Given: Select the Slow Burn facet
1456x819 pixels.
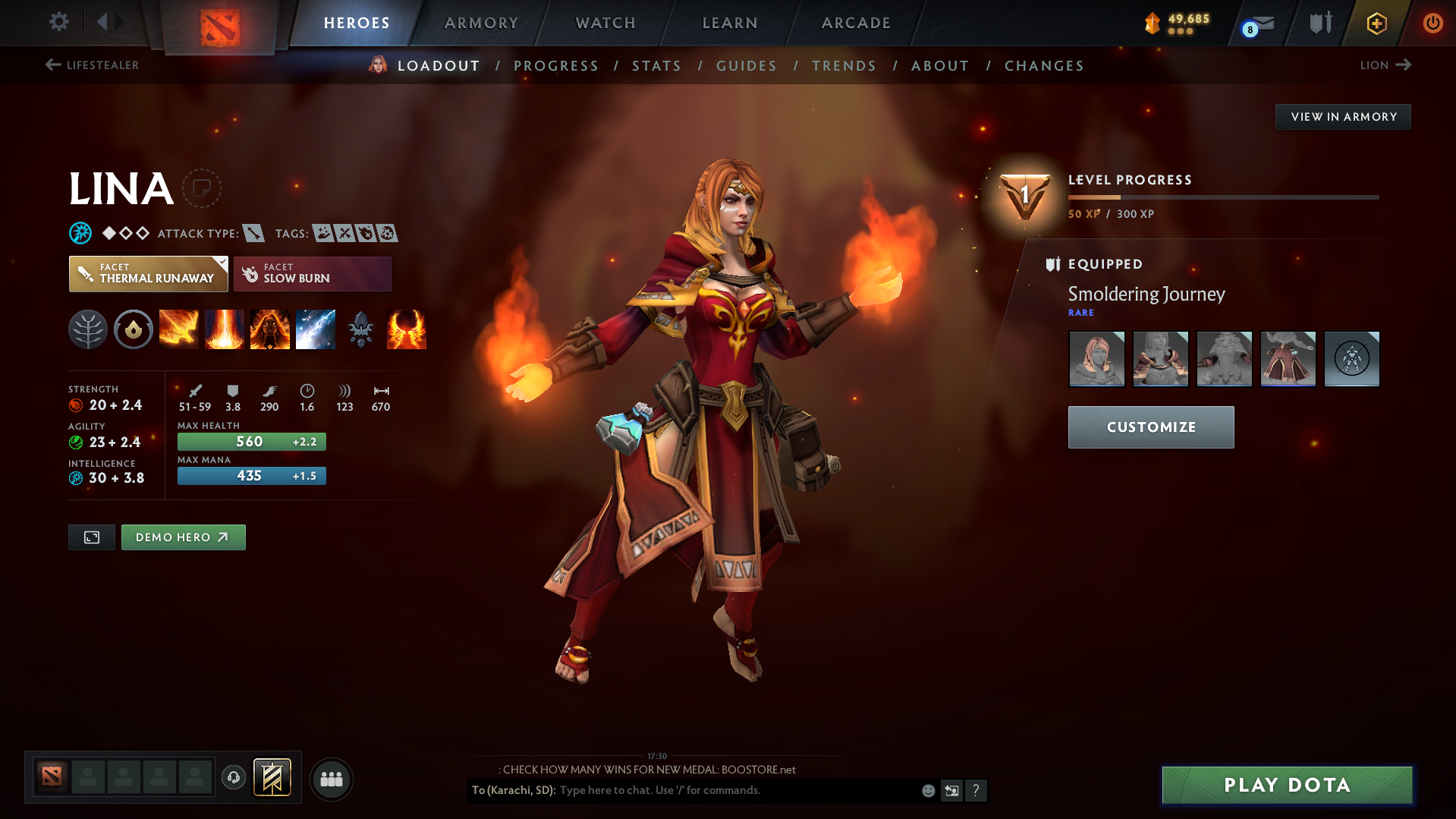Looking at the screenshot, I should point(312,273).
